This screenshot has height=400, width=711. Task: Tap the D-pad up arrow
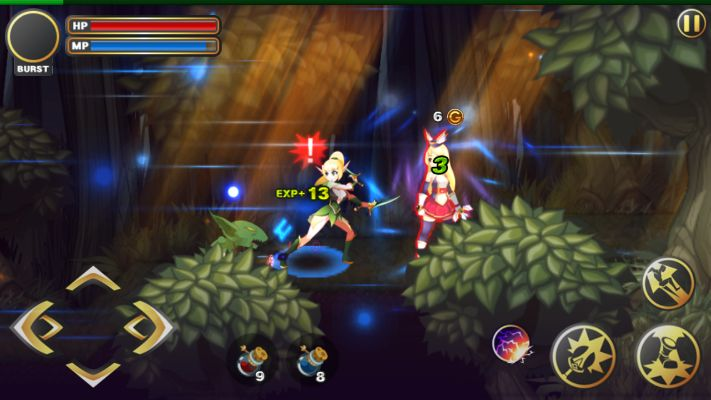point(93,280)
